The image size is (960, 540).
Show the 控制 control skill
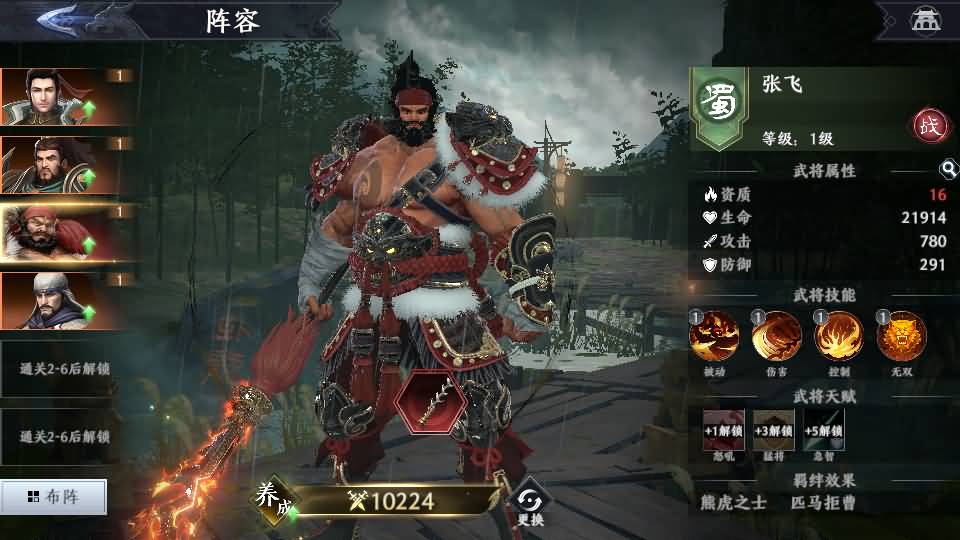pyautogui.click(x=839, y=336)
